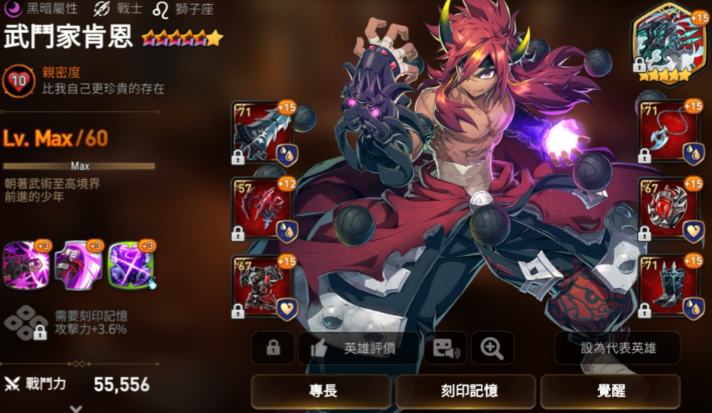Select the red body armor slot
712x413 pixels.
pos(262,286)
